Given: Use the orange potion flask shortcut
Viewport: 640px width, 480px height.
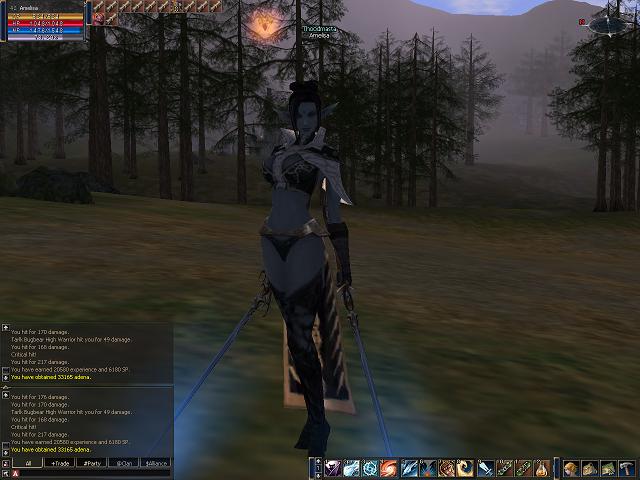Looking at the screenshot, I should coord(541,468).
